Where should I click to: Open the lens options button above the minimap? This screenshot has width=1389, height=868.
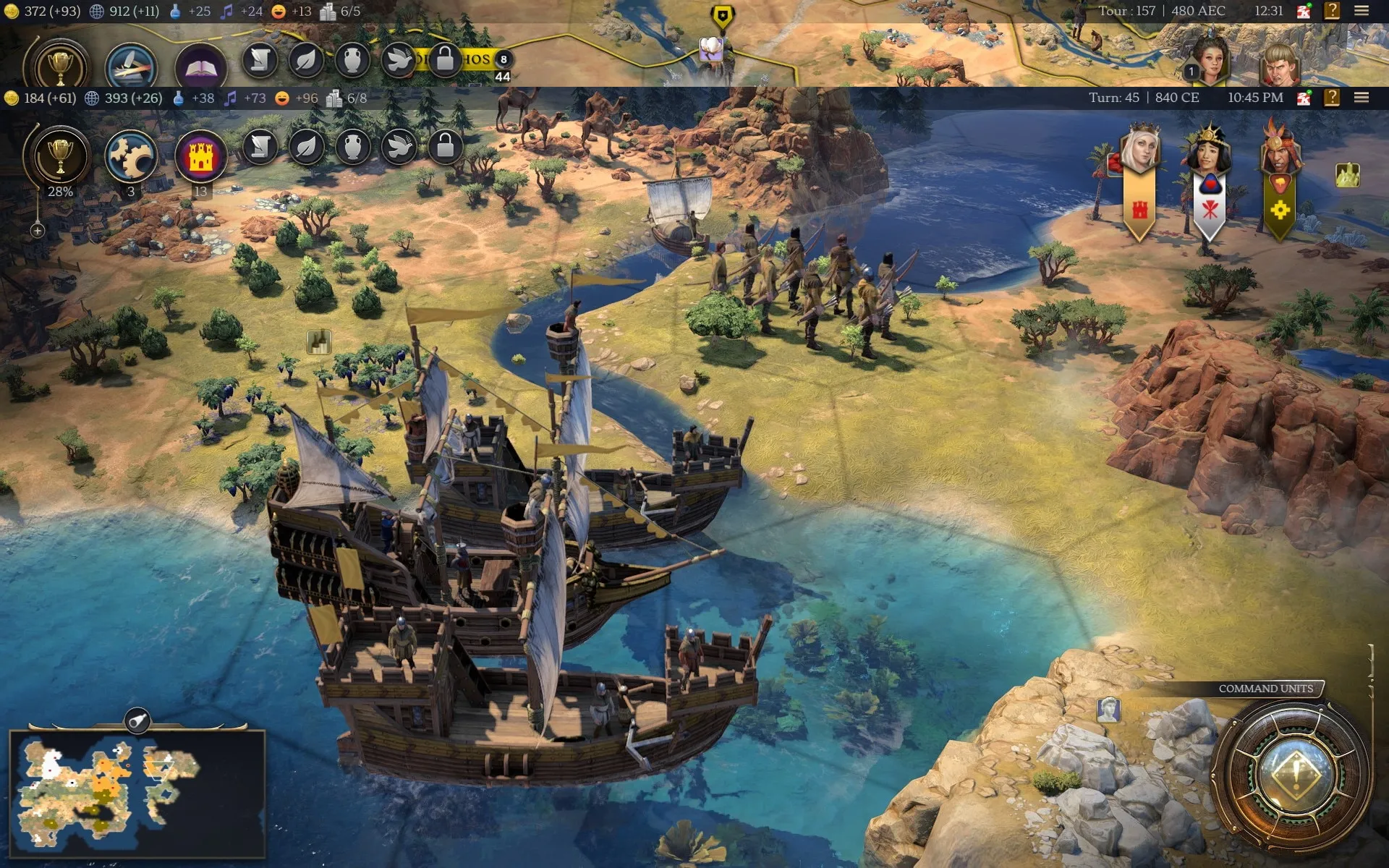coord(137,720)
